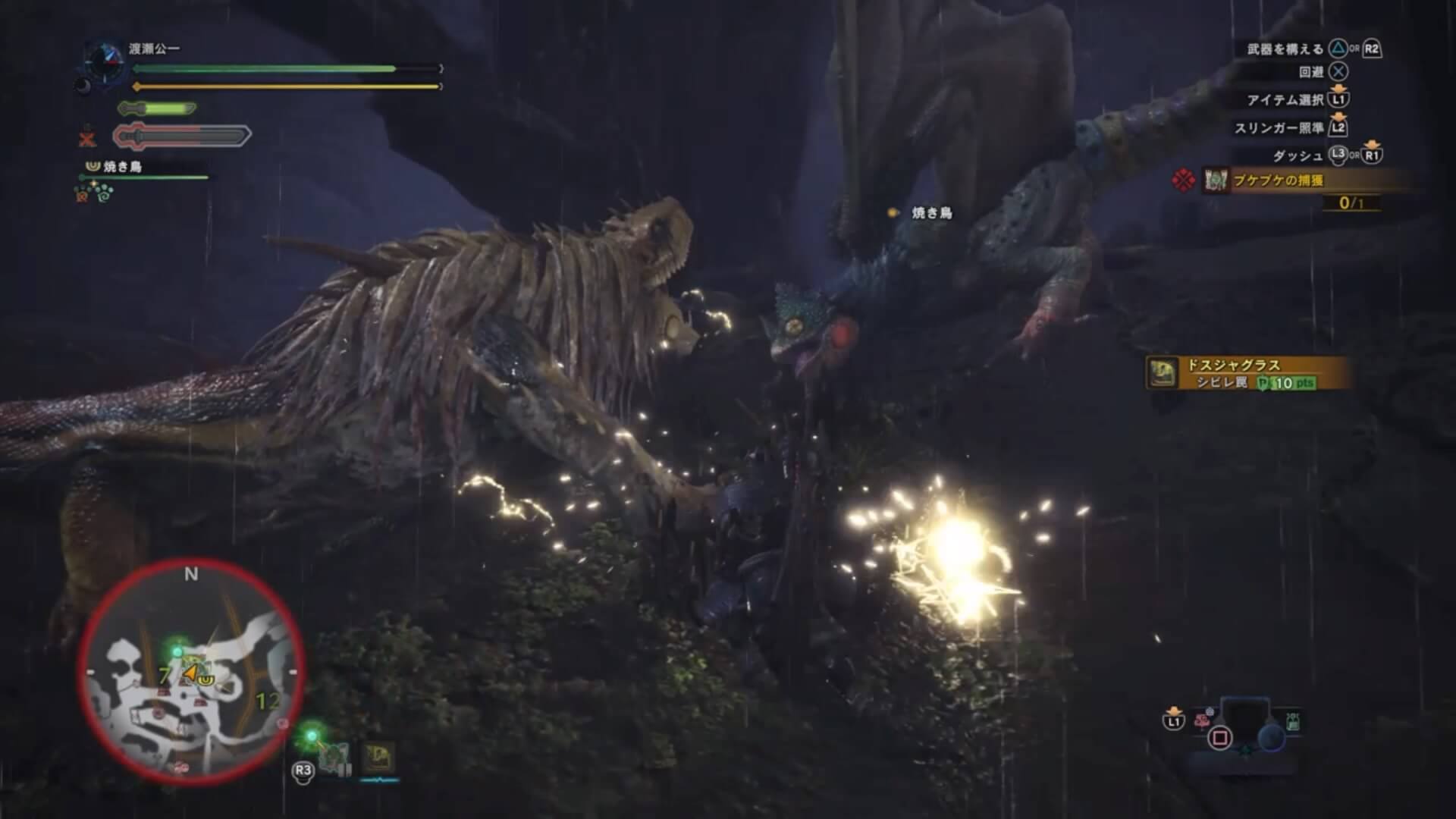Image resolution: width=1456 pixels, height=819 pixels.
Task: Select the empty center item bar slot
Action: [x=1245, y=719]
